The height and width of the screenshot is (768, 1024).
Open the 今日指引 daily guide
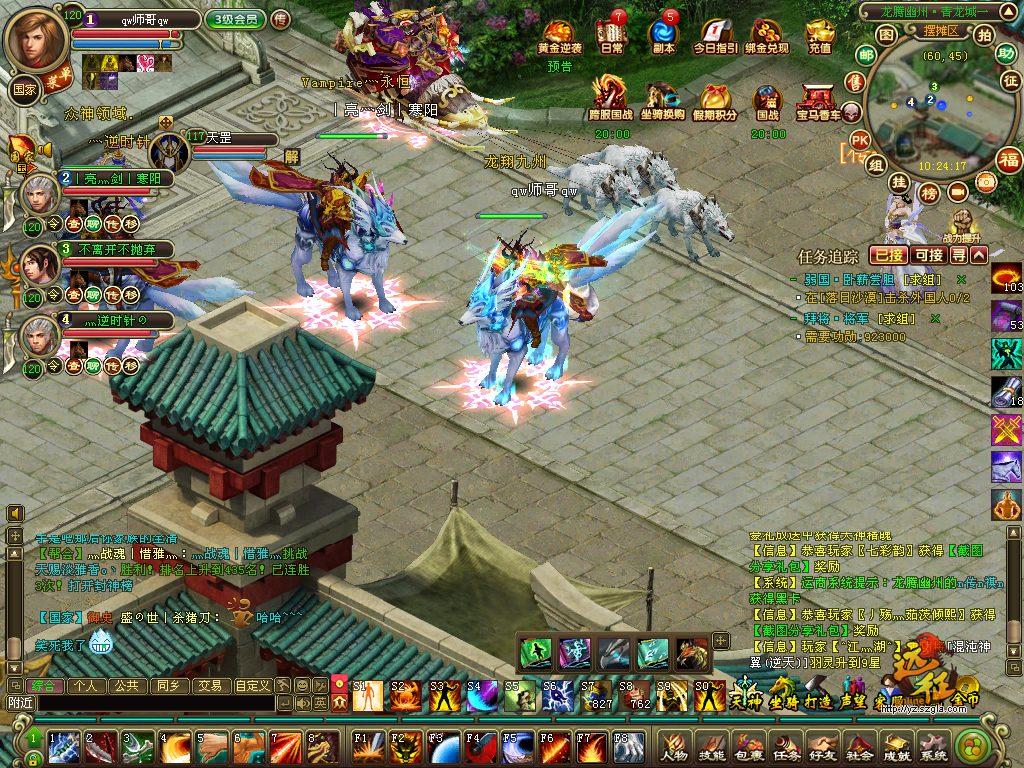coord(715,38)
